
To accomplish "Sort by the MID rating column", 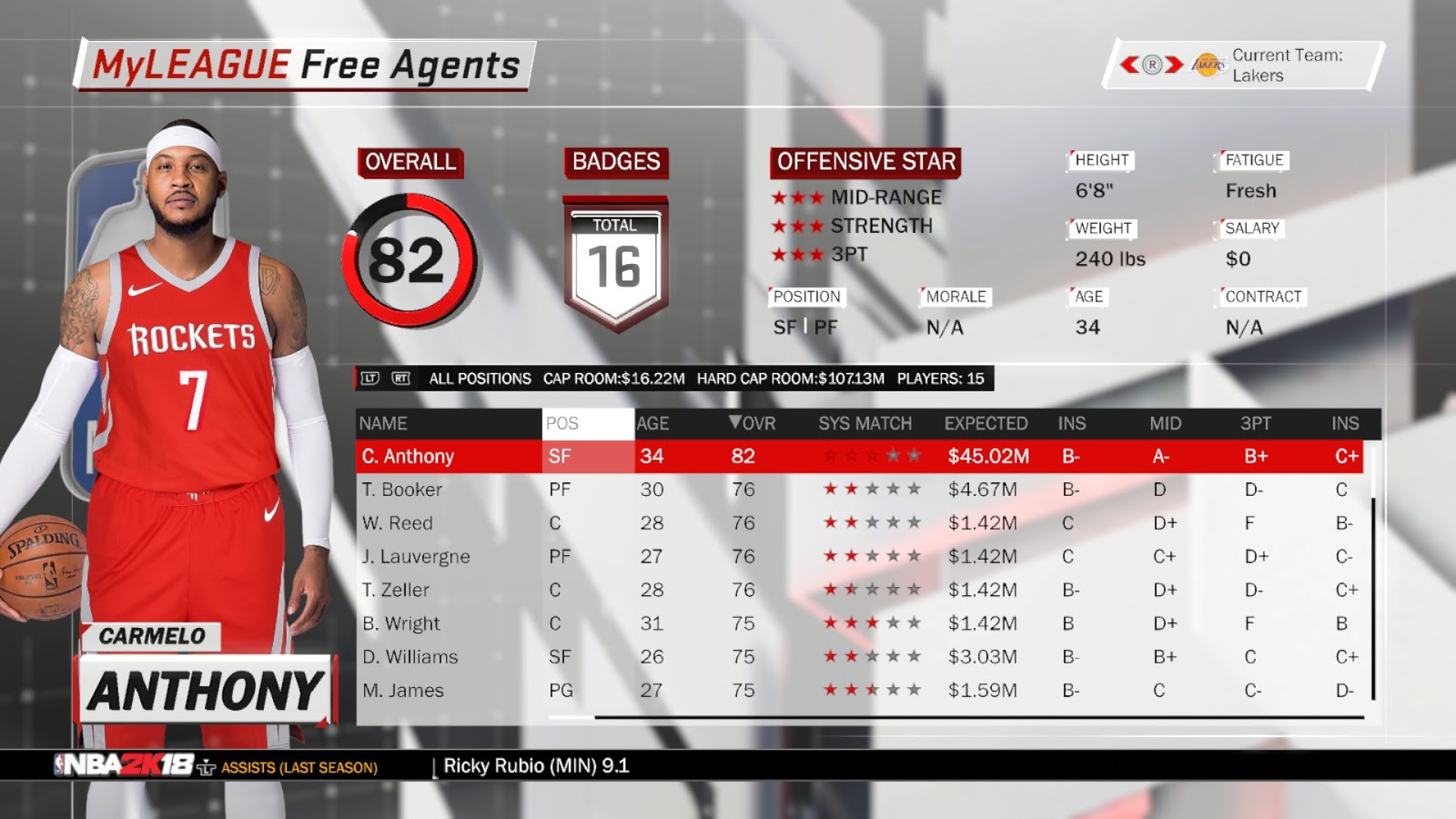I will tap(1165, 423).
